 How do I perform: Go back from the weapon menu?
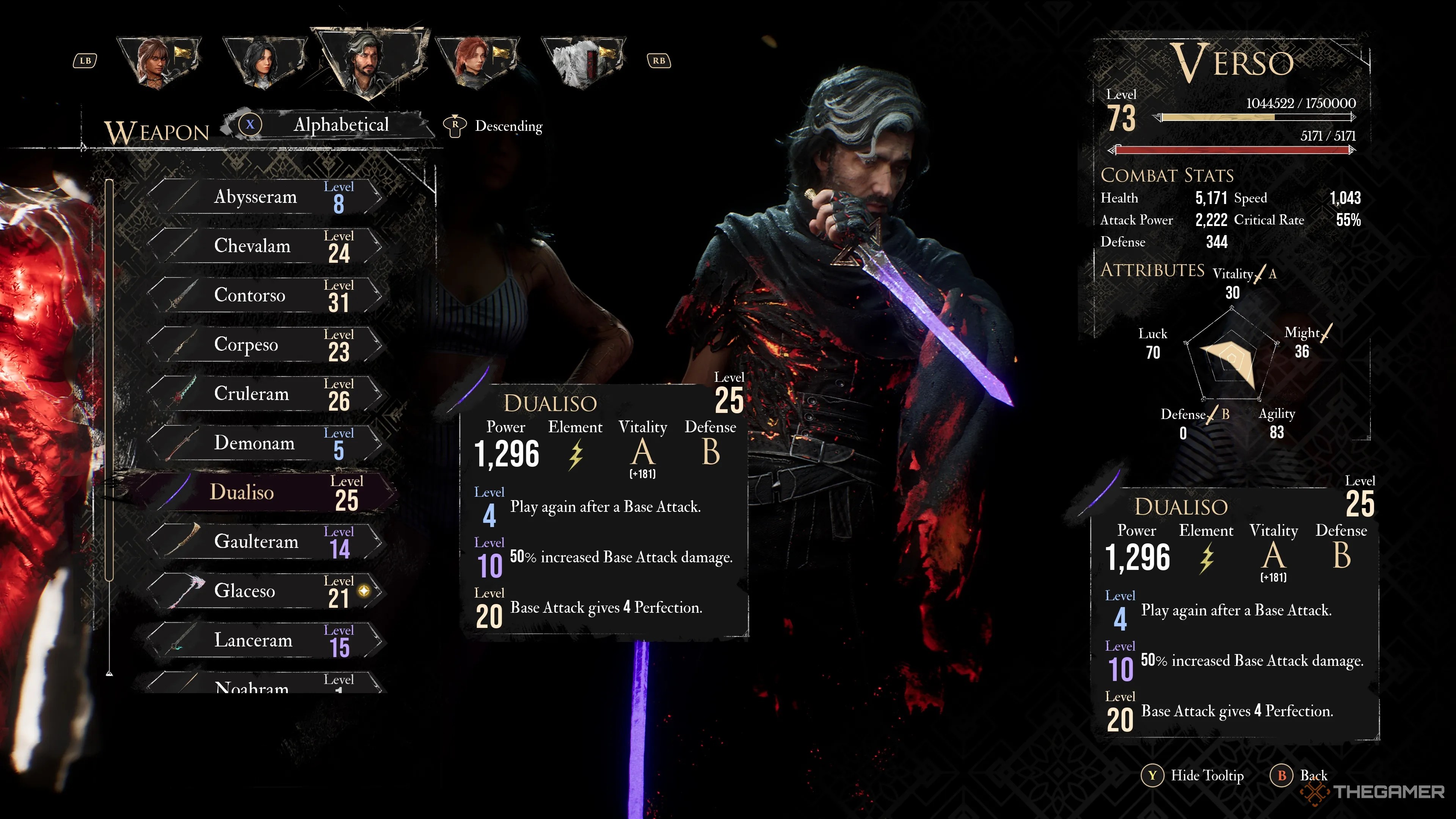[x=1299, y=775]
